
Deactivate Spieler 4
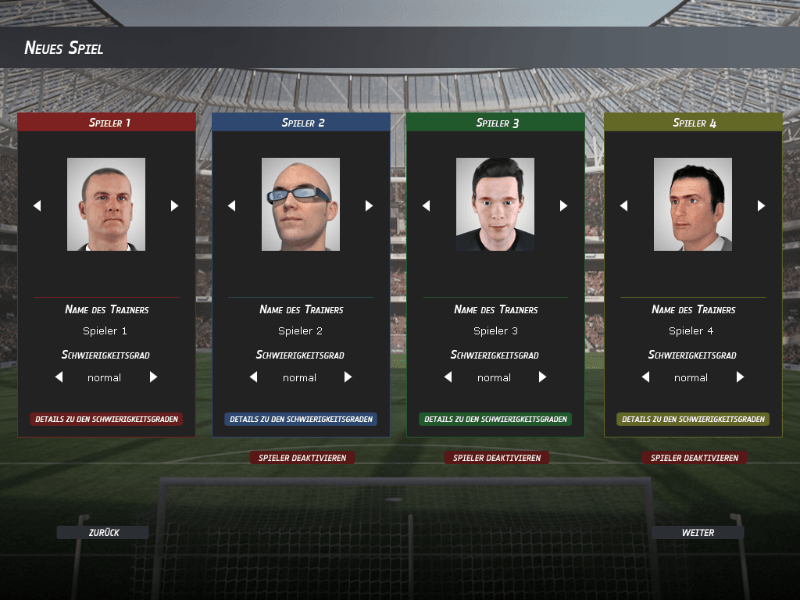pos(694,458)
